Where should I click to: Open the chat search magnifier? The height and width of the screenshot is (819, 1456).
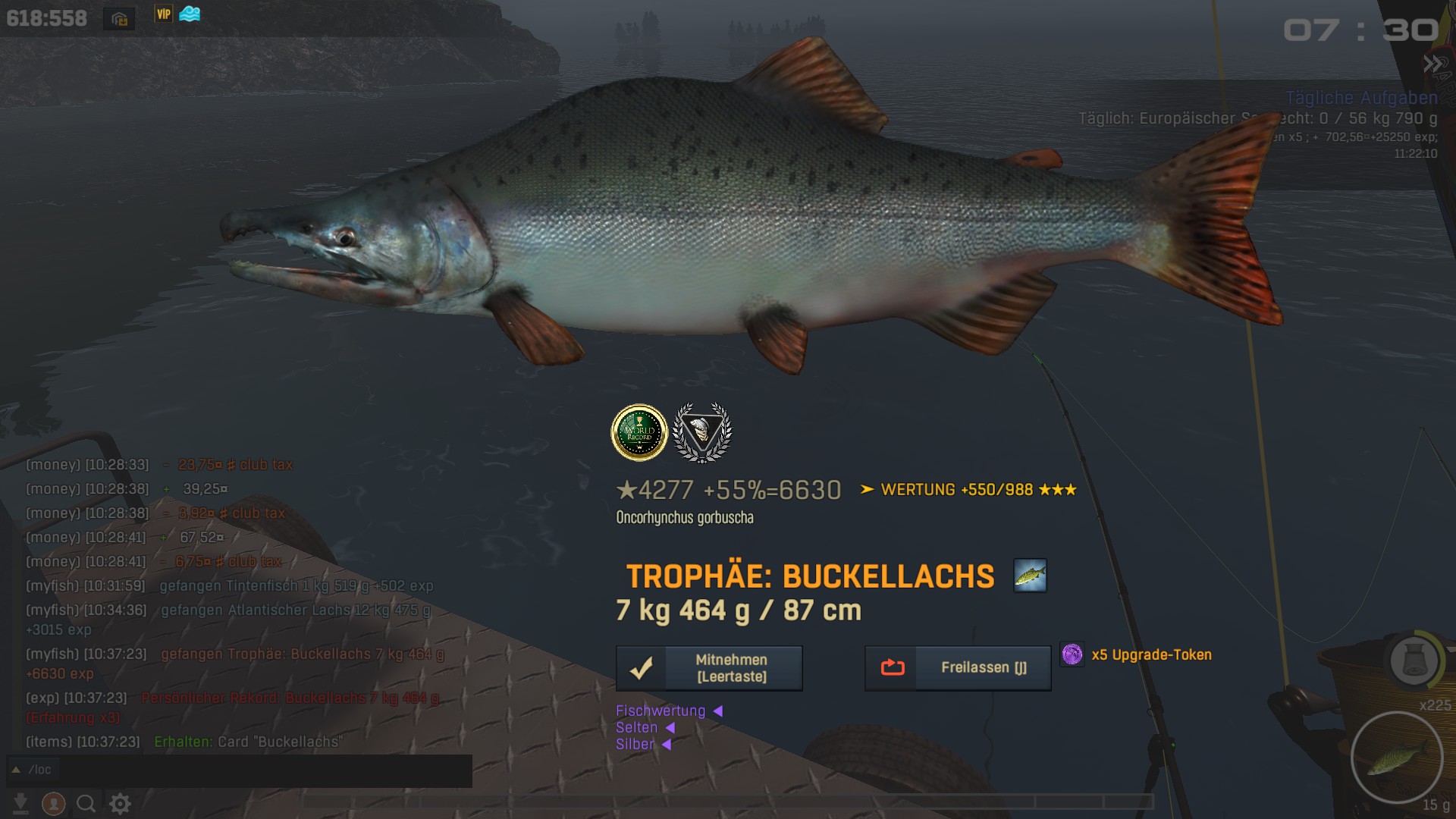(x=86, y=803)
